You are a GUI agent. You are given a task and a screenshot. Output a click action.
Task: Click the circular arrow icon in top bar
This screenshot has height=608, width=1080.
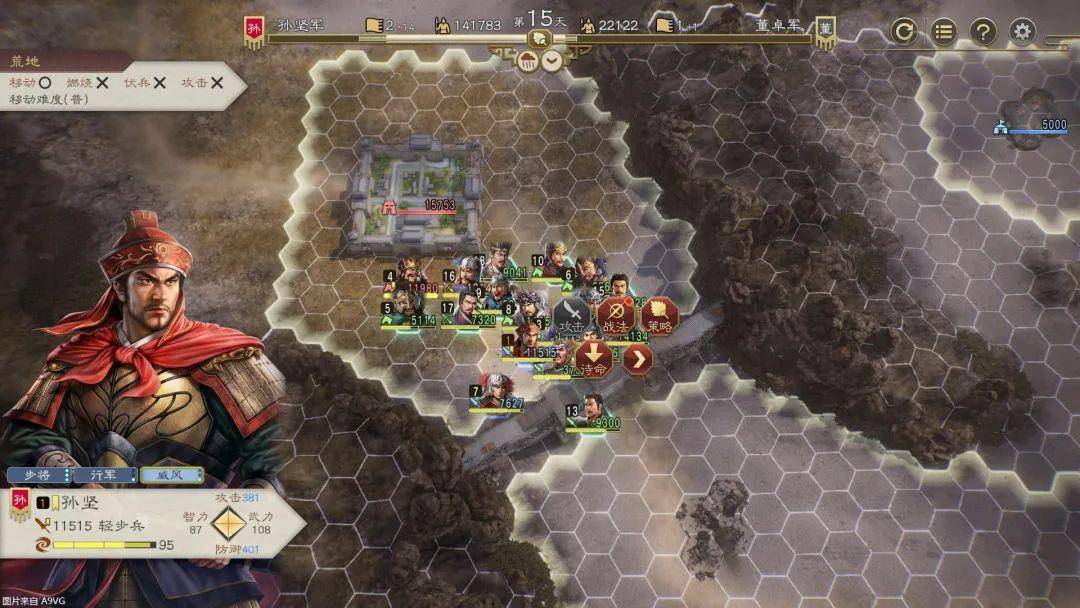[x=904, y=31]
